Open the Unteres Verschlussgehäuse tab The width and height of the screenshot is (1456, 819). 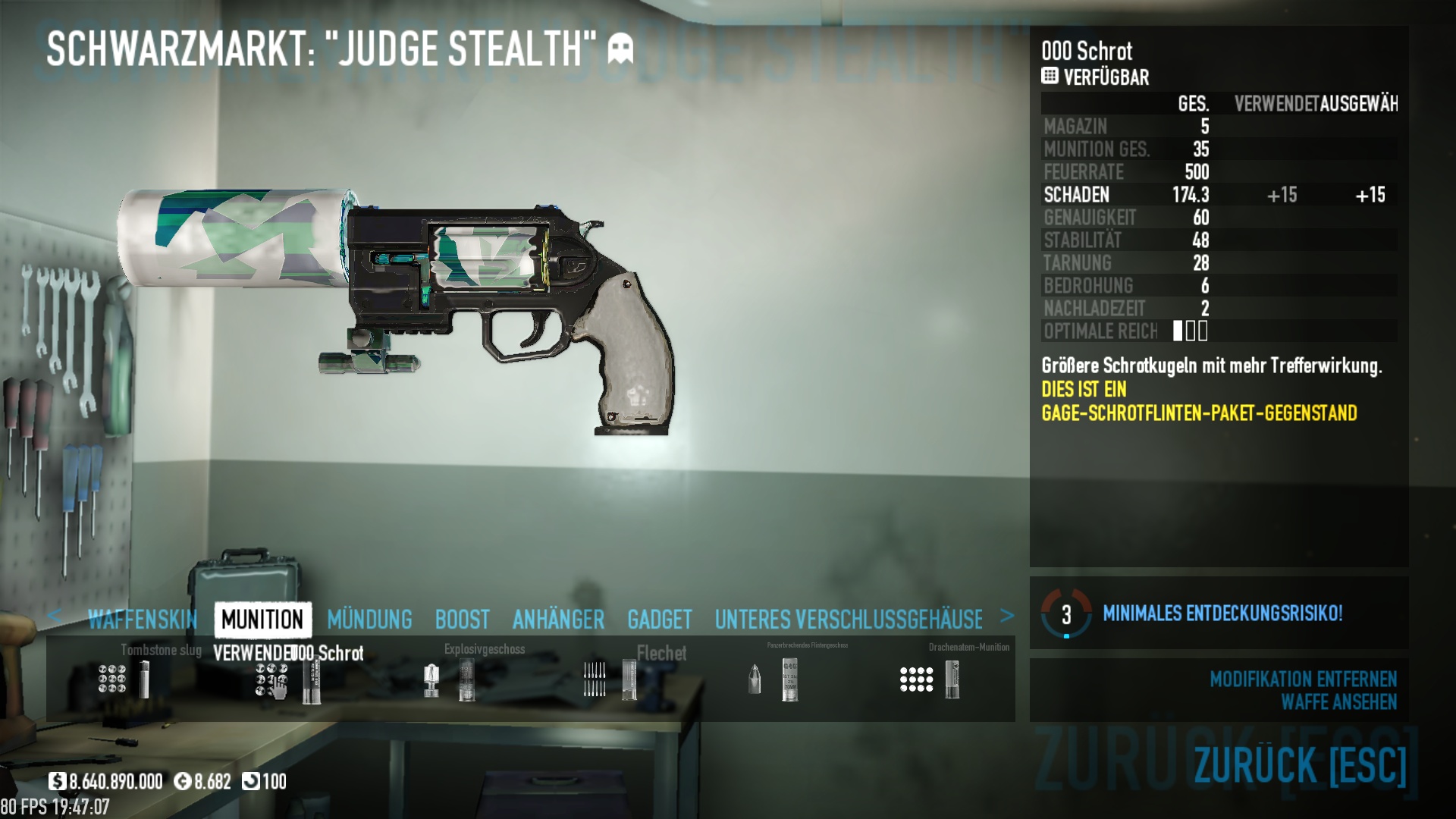click(848, 620)
